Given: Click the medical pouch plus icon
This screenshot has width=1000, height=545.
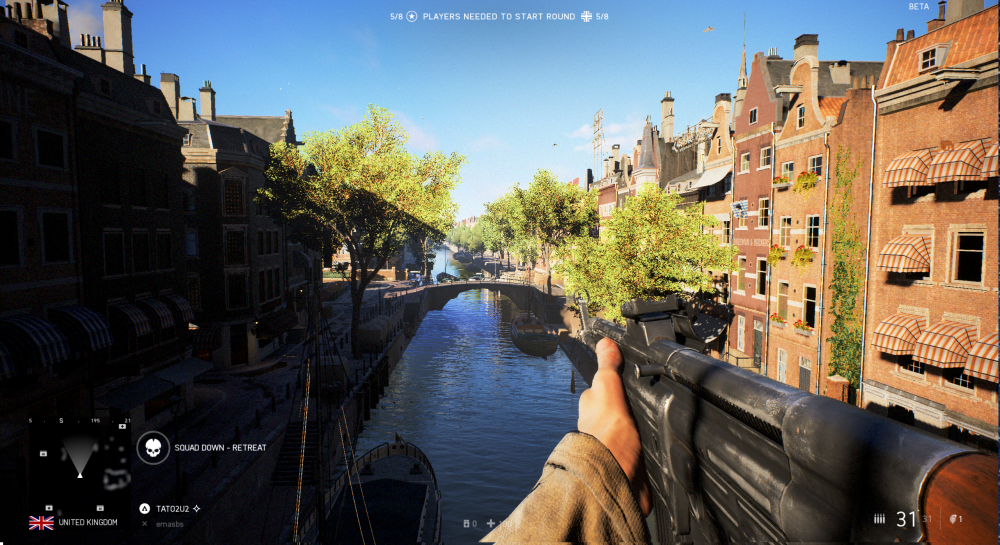Looking at the screenshot, I should 491,523.
